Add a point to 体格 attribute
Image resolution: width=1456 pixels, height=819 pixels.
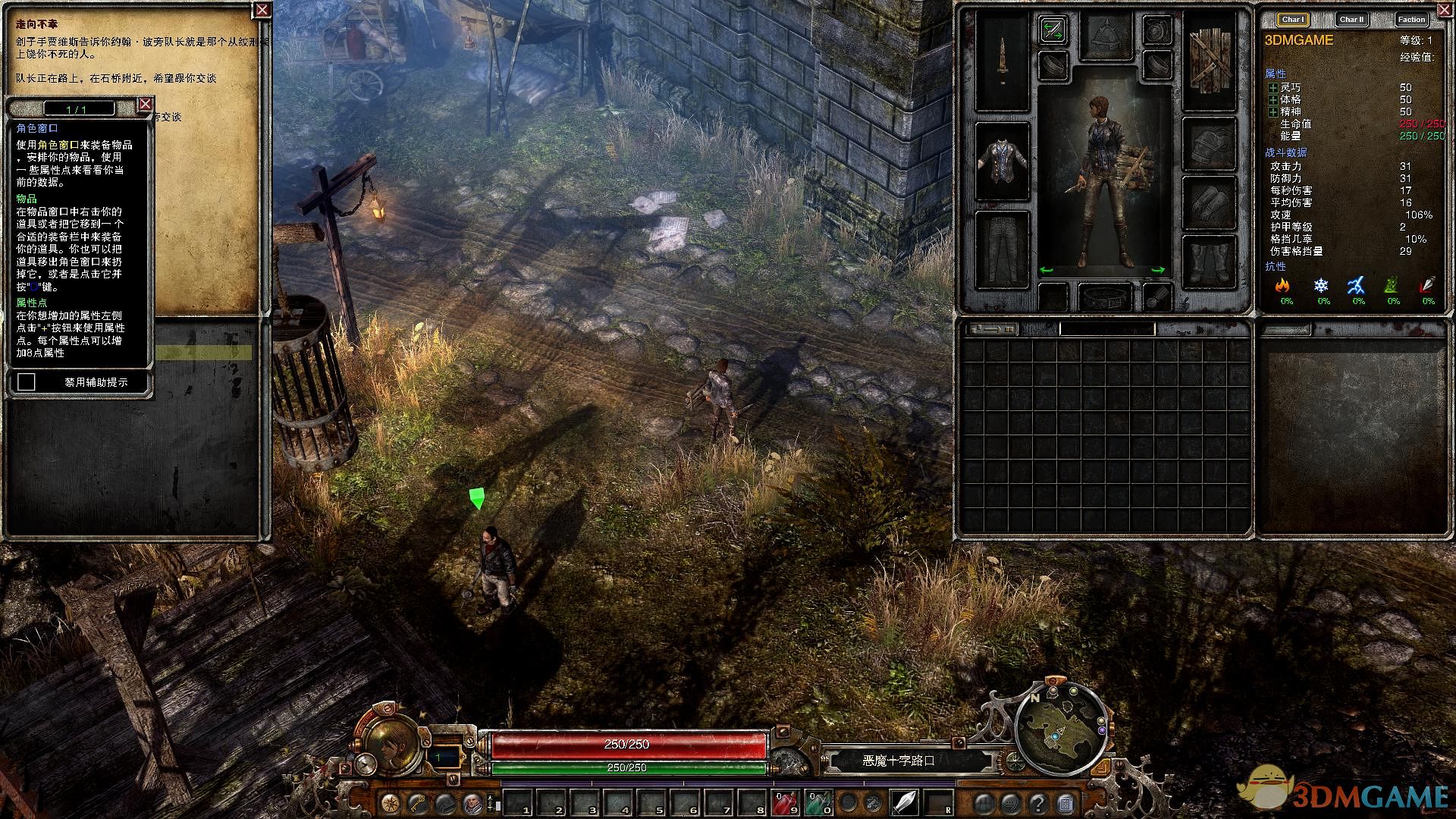click(1272, 100)
